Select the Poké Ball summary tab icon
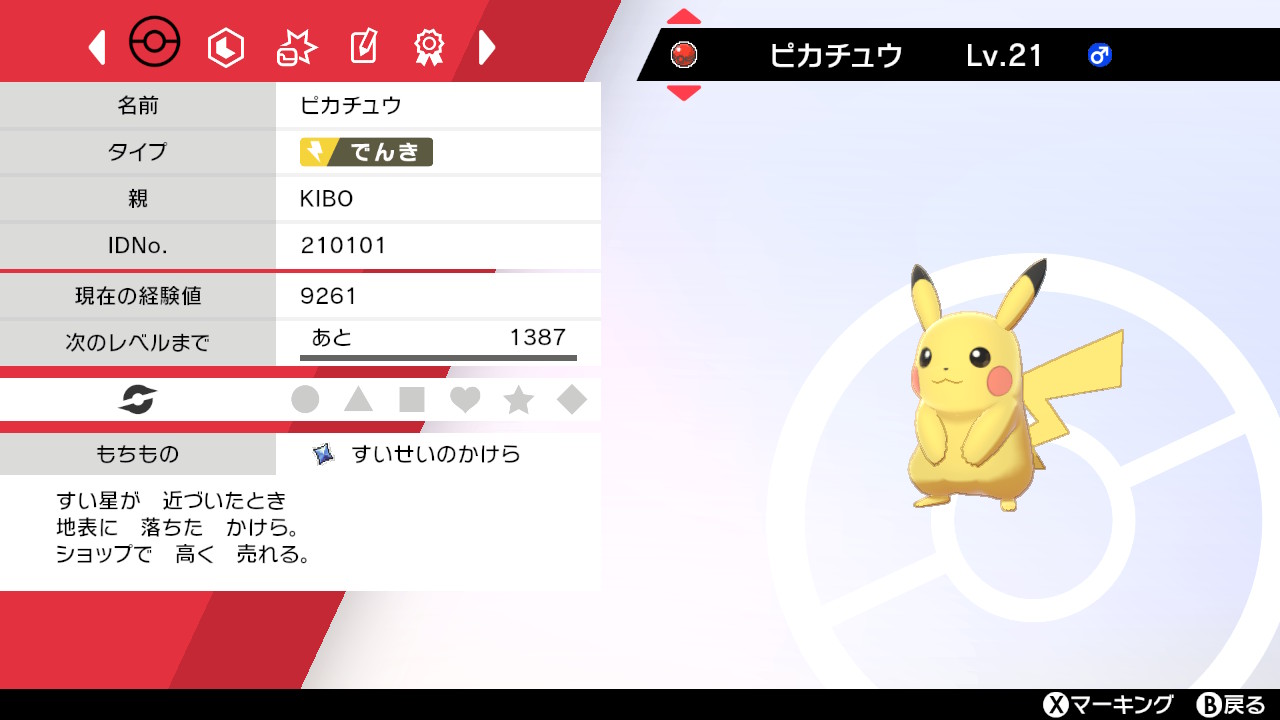Screen dimensions: 1280x720 (157, 43)
